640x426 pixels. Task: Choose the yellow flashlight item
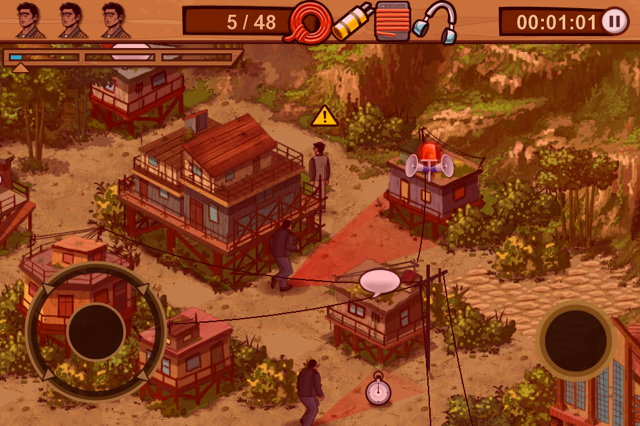click(352, 21)
